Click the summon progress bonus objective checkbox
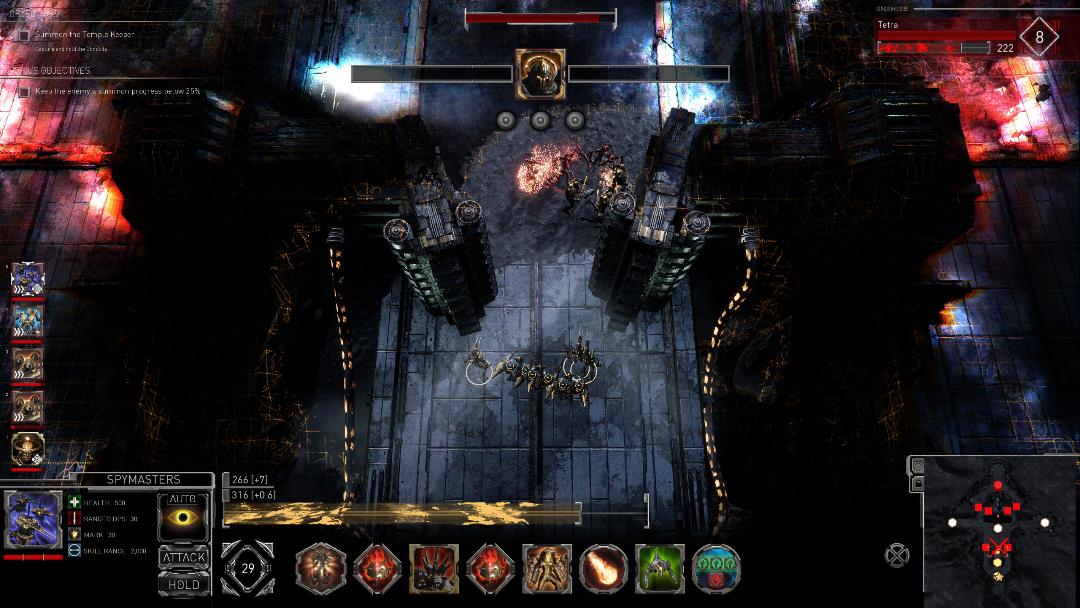 click(x=24, y=91)
